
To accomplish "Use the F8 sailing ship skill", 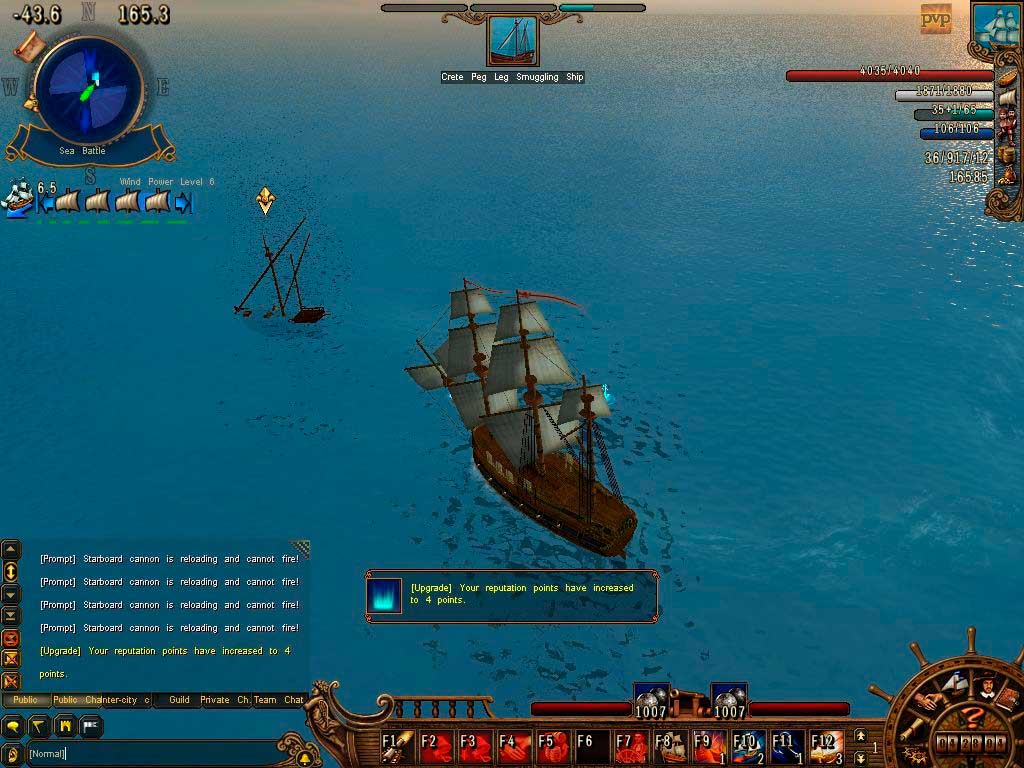I will tap(670, 746).
